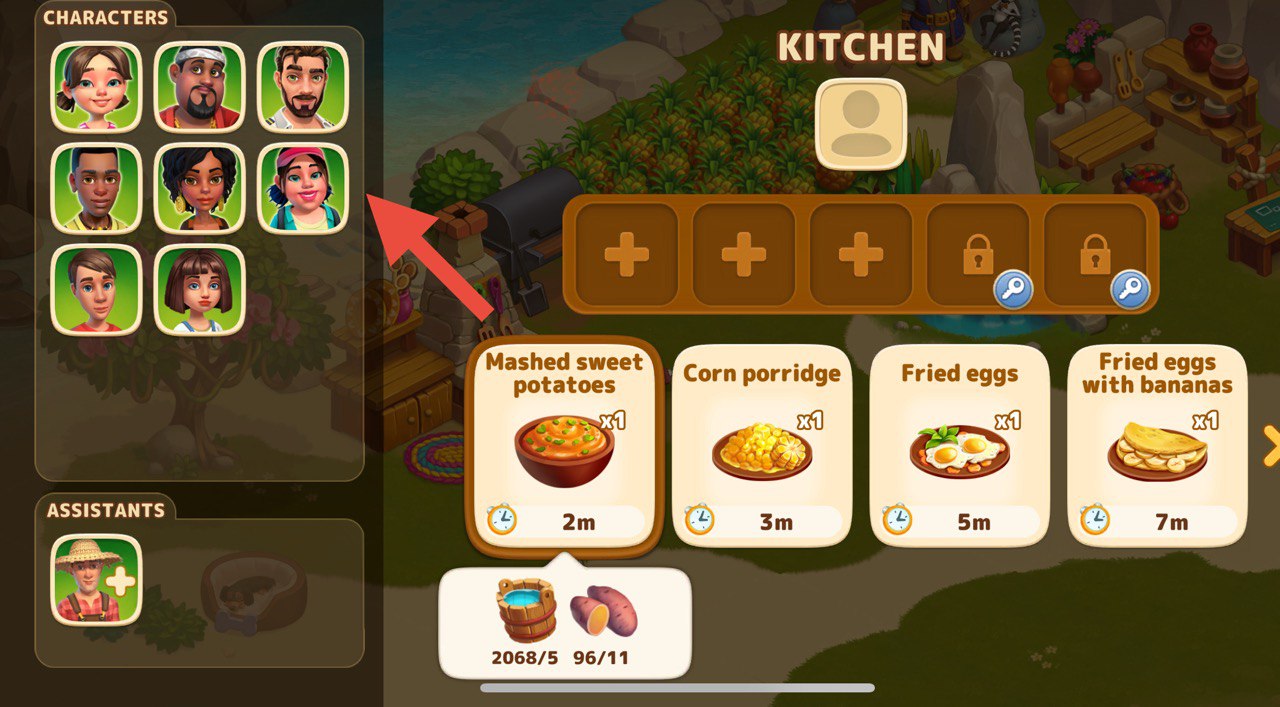Select the bearded dark-haired man portrait

[x=303, y=86]
